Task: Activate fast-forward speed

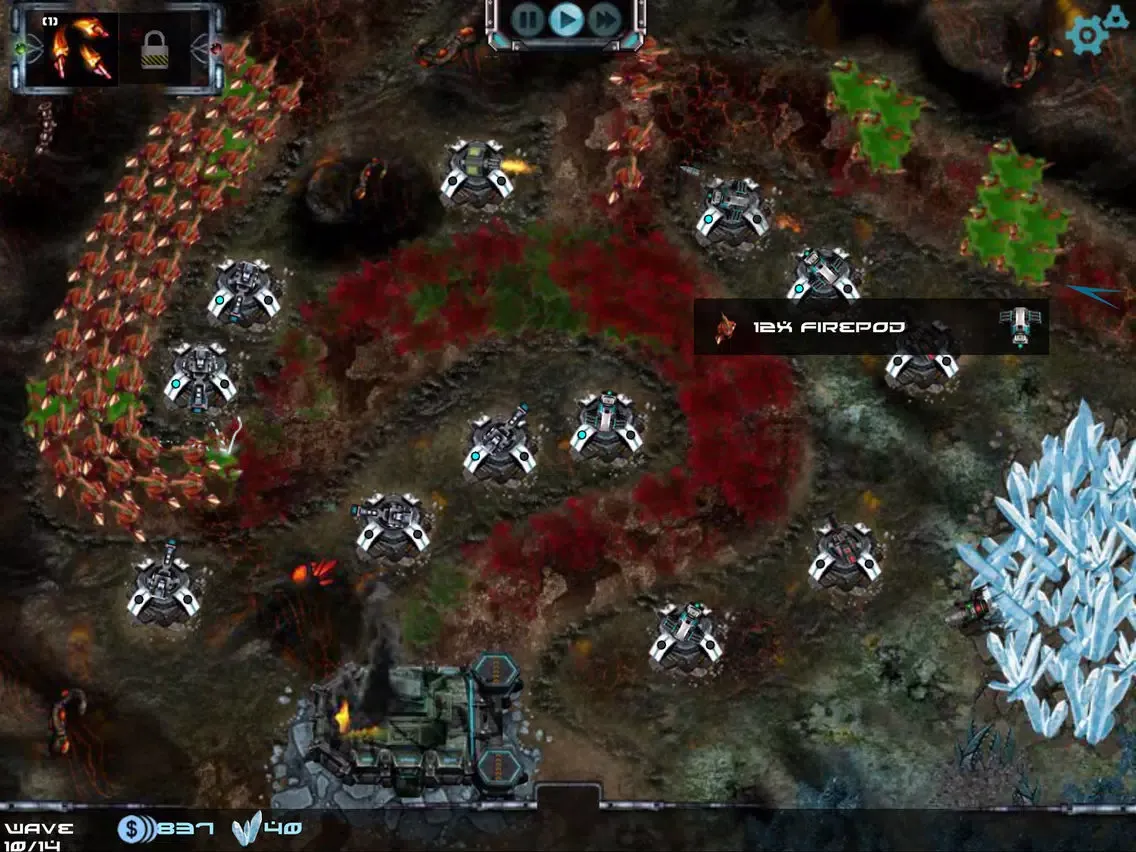Action: (x=604, y=18)
